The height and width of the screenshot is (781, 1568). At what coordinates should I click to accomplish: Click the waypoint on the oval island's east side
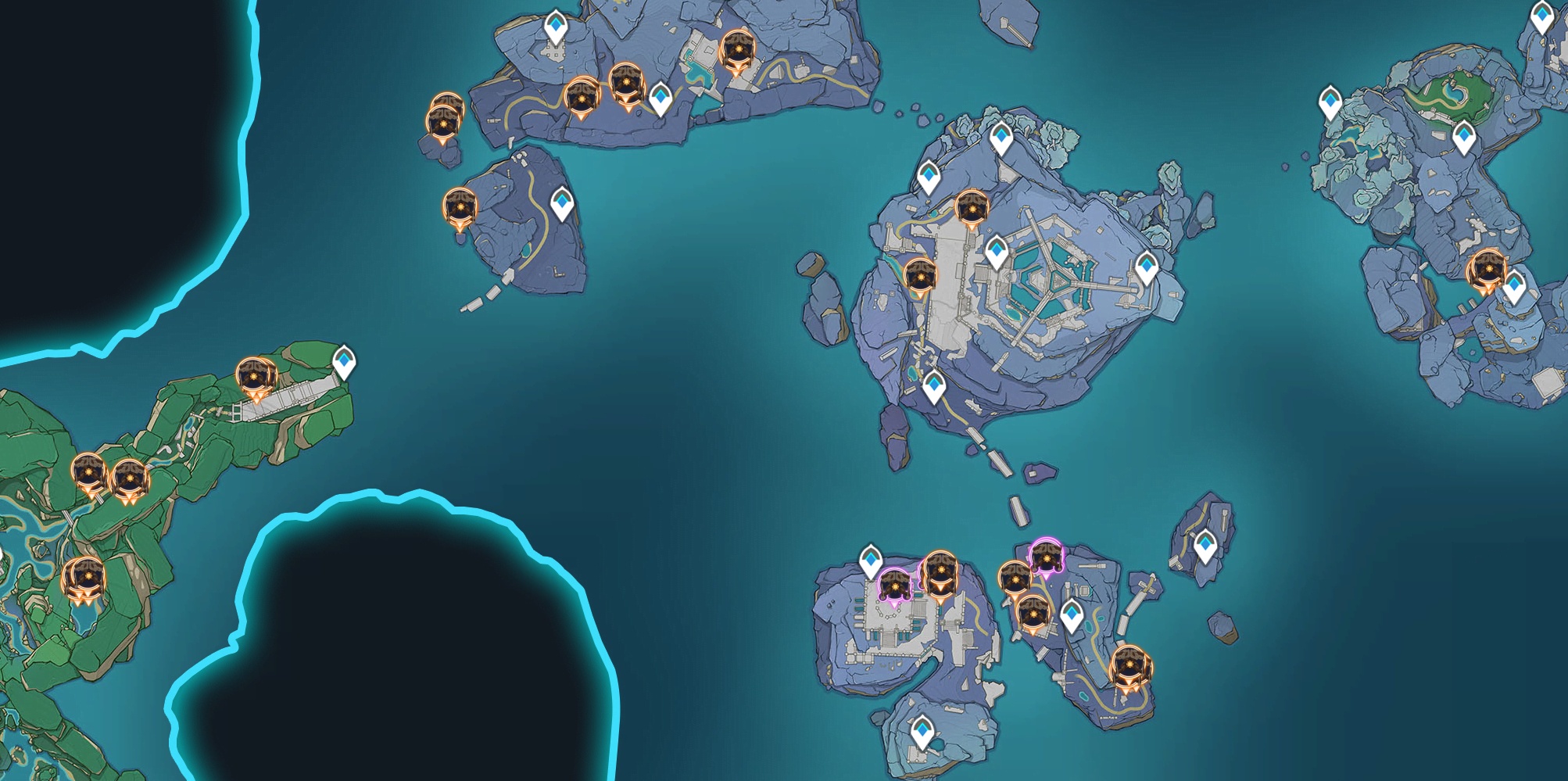562,204
